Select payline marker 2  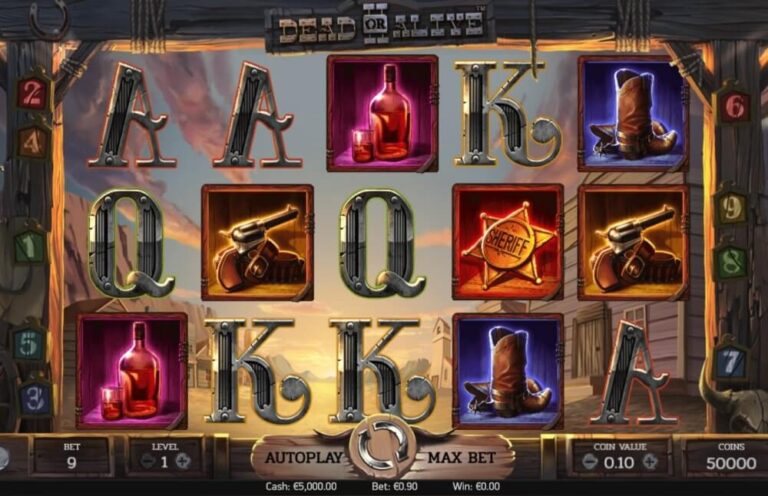click(x=33, y=94)
